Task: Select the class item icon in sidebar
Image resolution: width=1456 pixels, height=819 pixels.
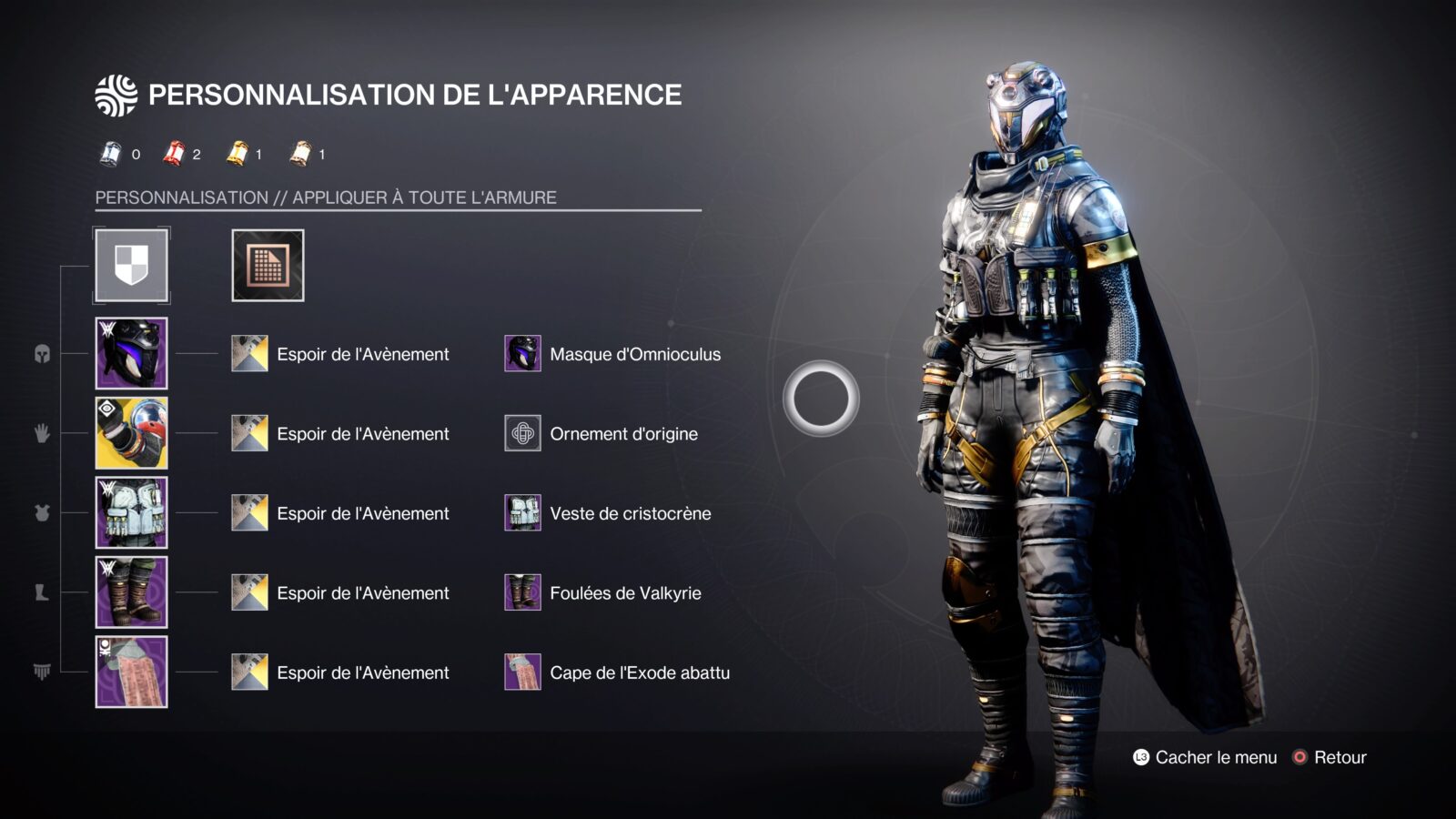Action: click(x=44, y=672)
